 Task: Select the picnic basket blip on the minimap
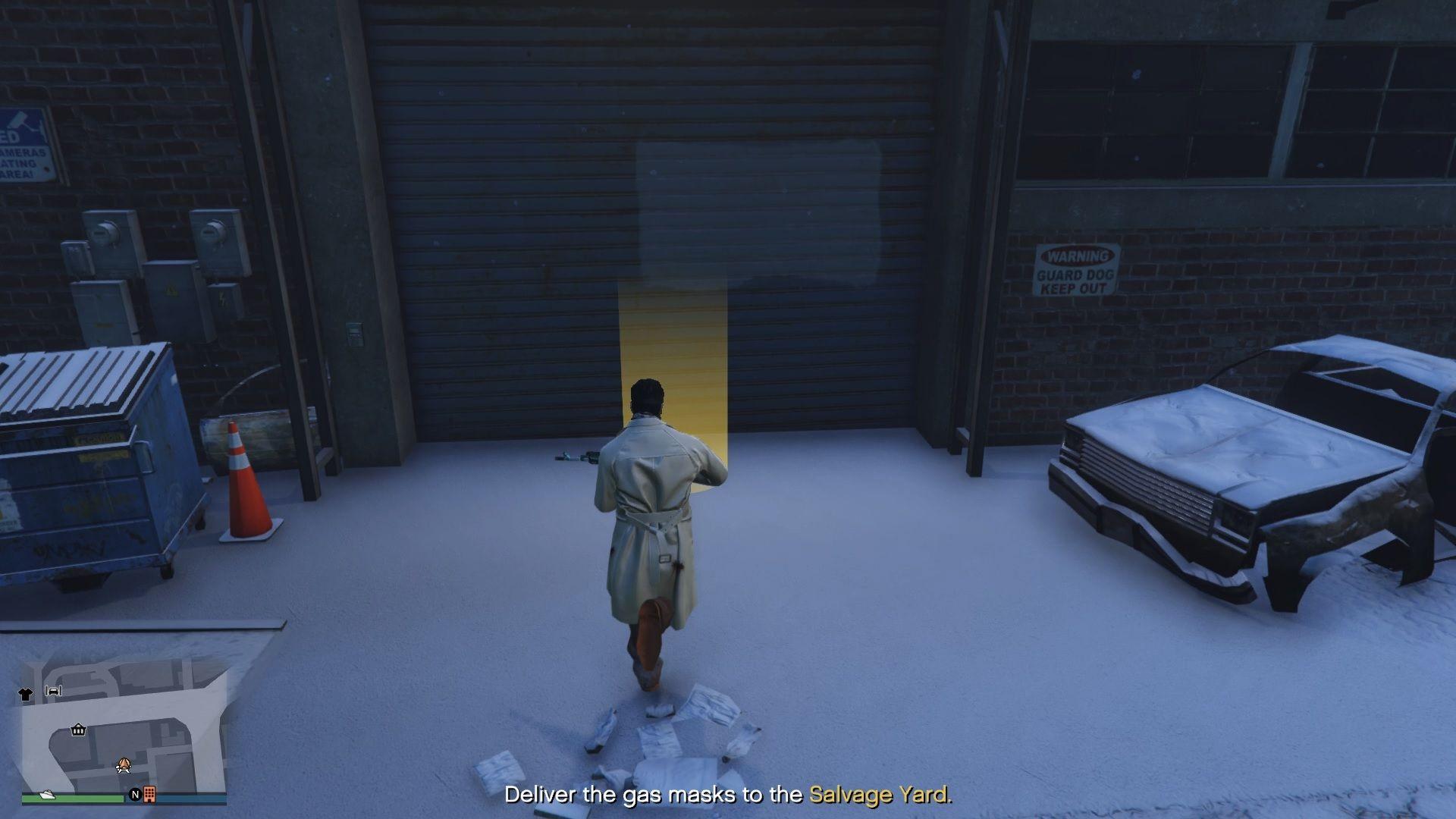tap(77, 730)
